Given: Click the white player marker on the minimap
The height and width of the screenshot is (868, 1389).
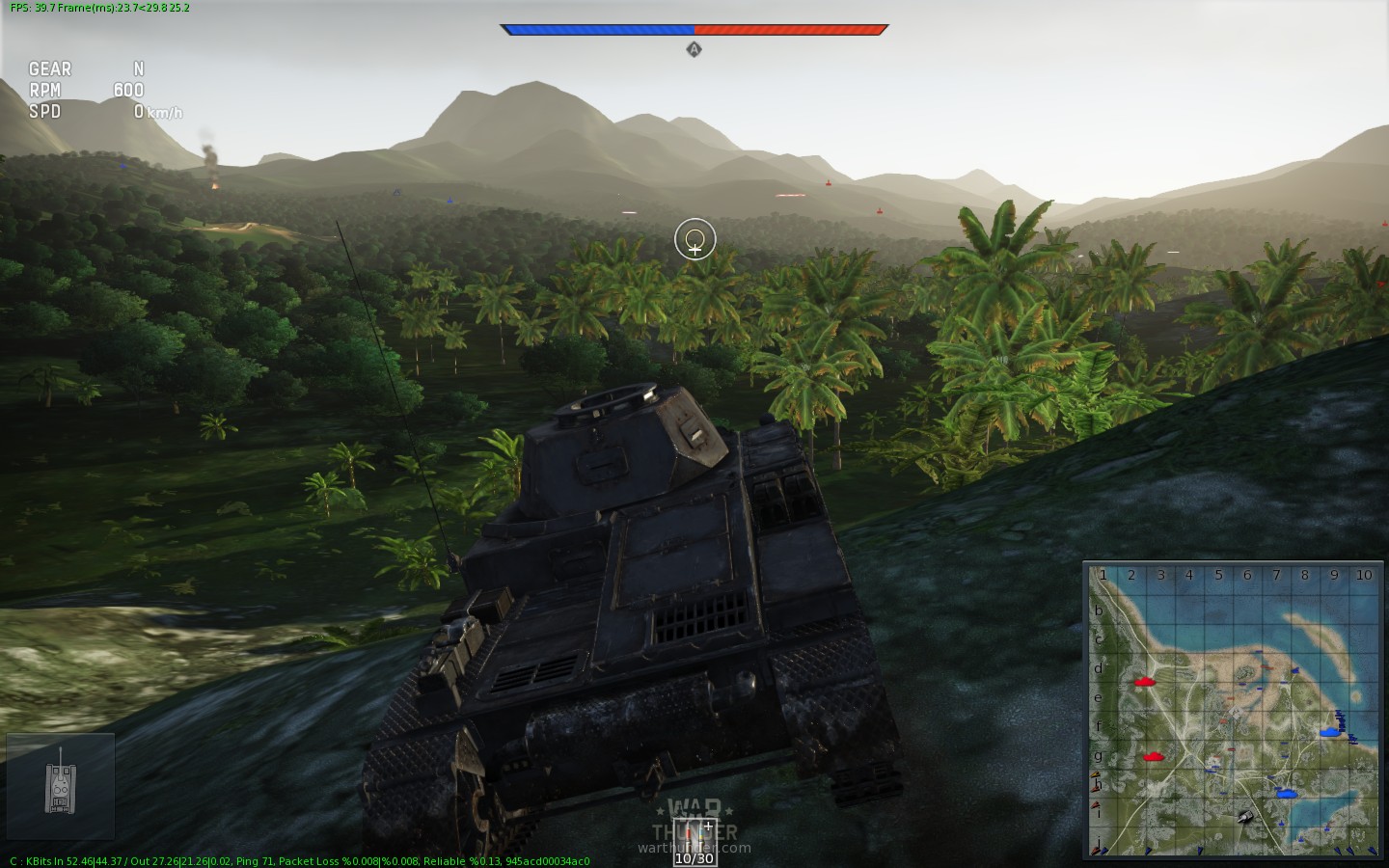Looking at the screenshot, I should [x=1244, y=817].
